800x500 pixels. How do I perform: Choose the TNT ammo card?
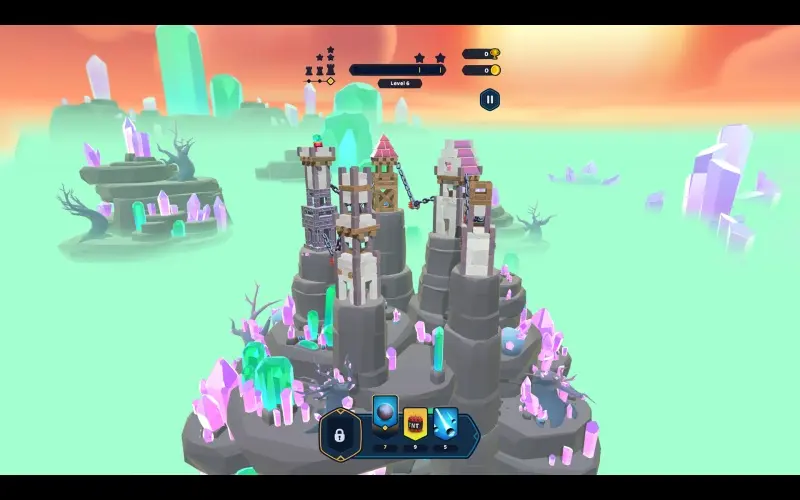(x=415, y=423)
